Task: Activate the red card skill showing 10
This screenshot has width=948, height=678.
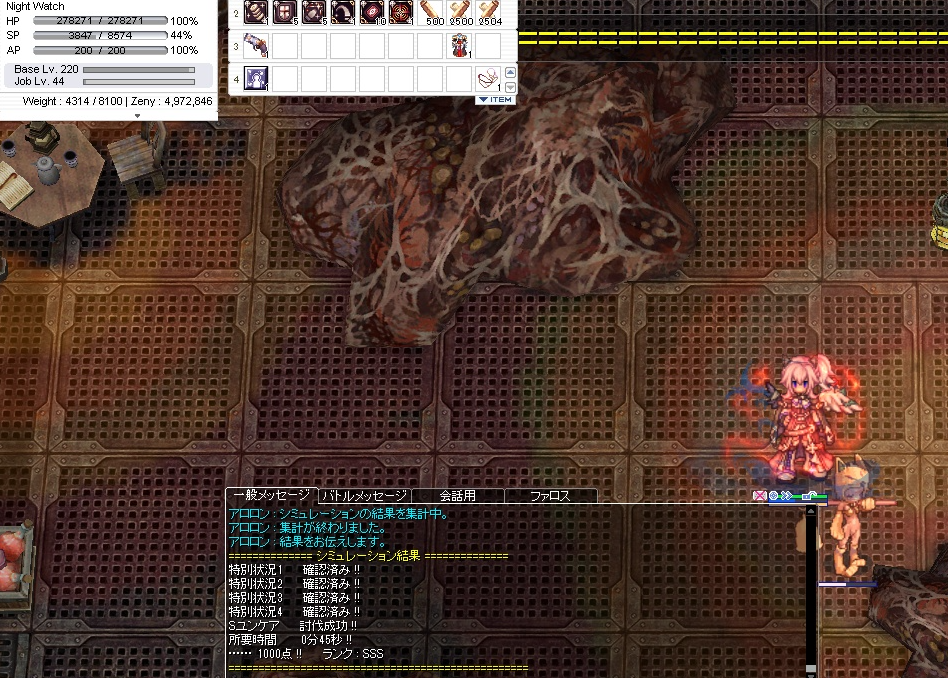Action: (374, 13)
